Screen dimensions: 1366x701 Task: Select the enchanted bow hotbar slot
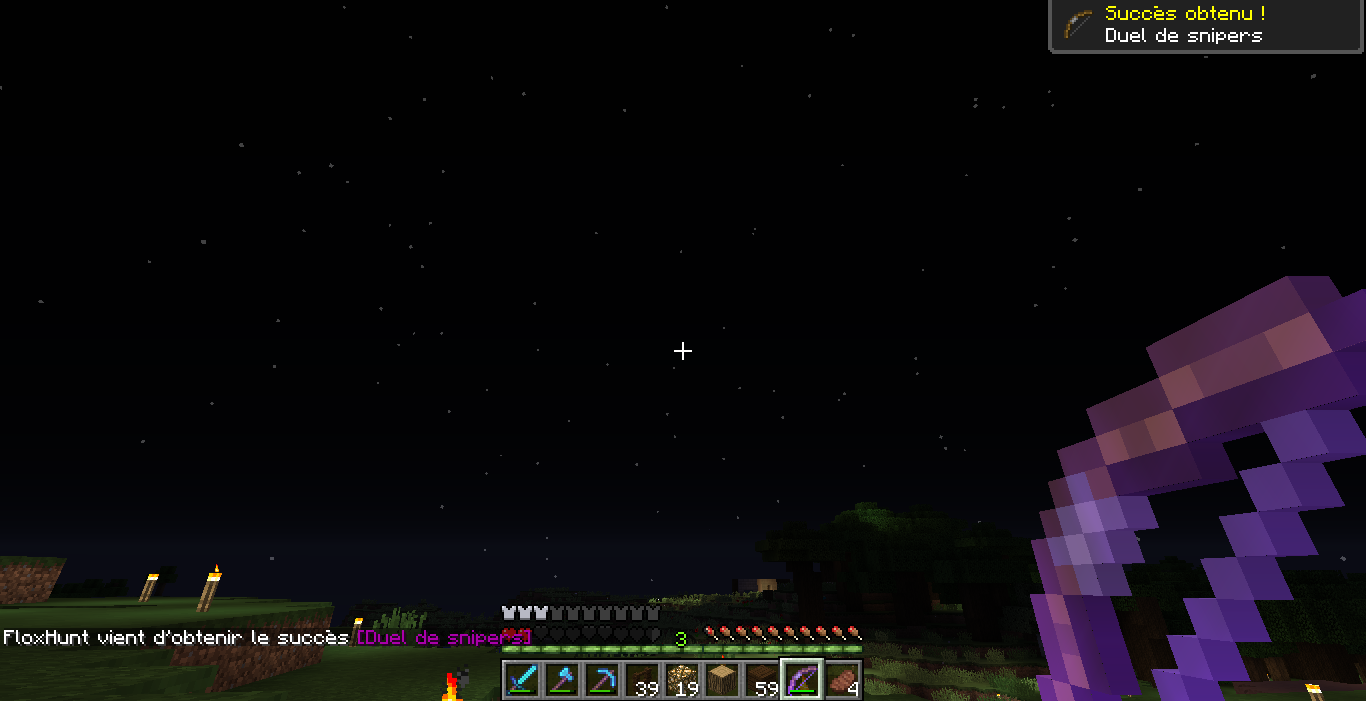tap(802, 680)
